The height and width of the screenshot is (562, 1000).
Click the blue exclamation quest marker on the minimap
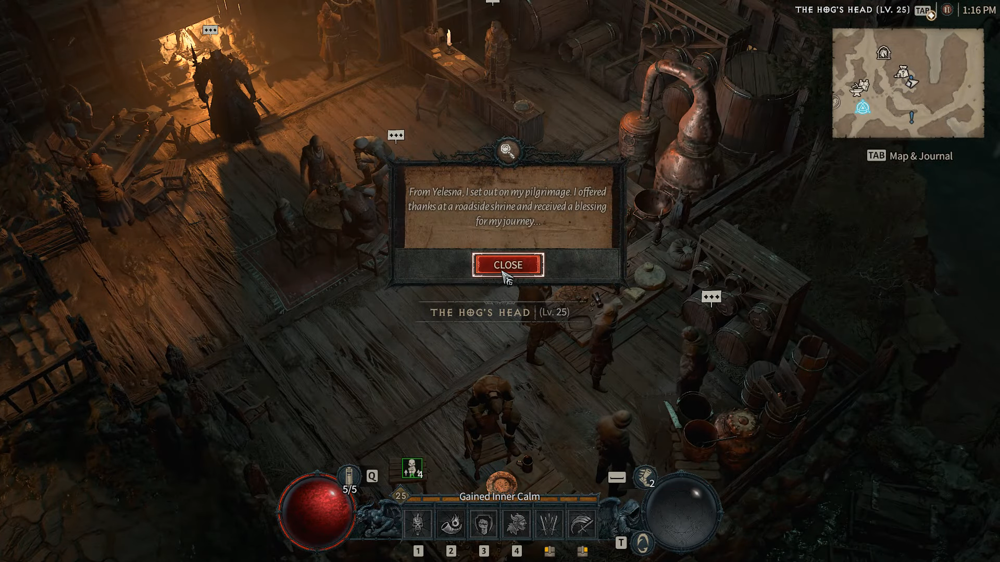tap(912, 118)
